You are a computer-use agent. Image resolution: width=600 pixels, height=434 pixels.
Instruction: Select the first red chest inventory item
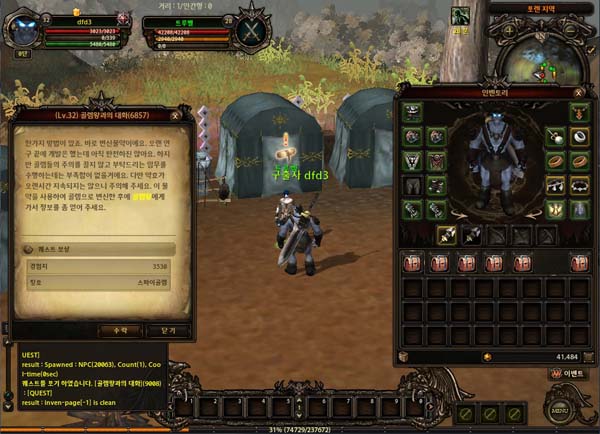411,263
